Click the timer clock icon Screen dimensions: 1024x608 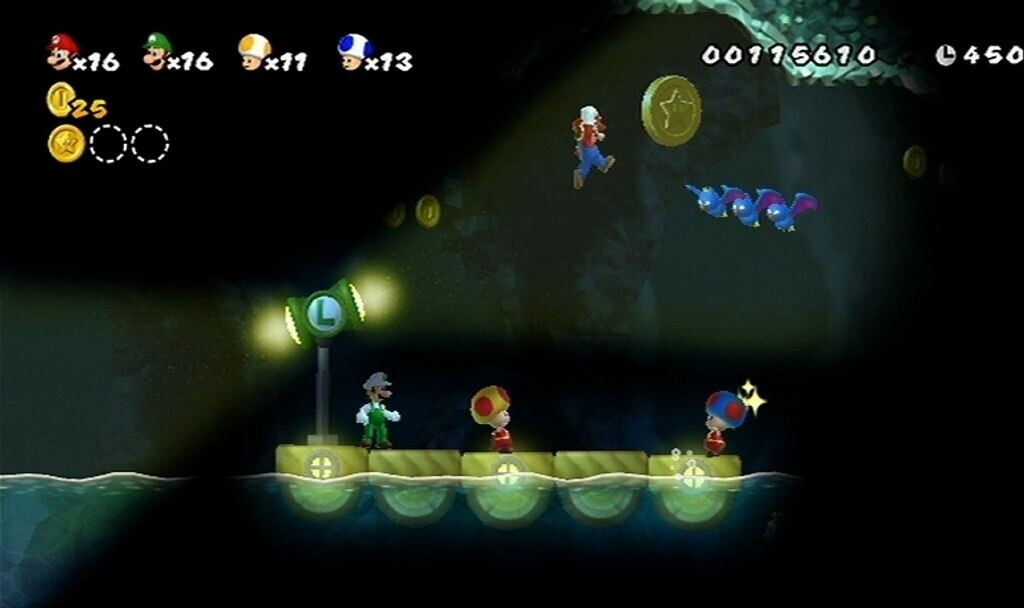tap(945, 55)
